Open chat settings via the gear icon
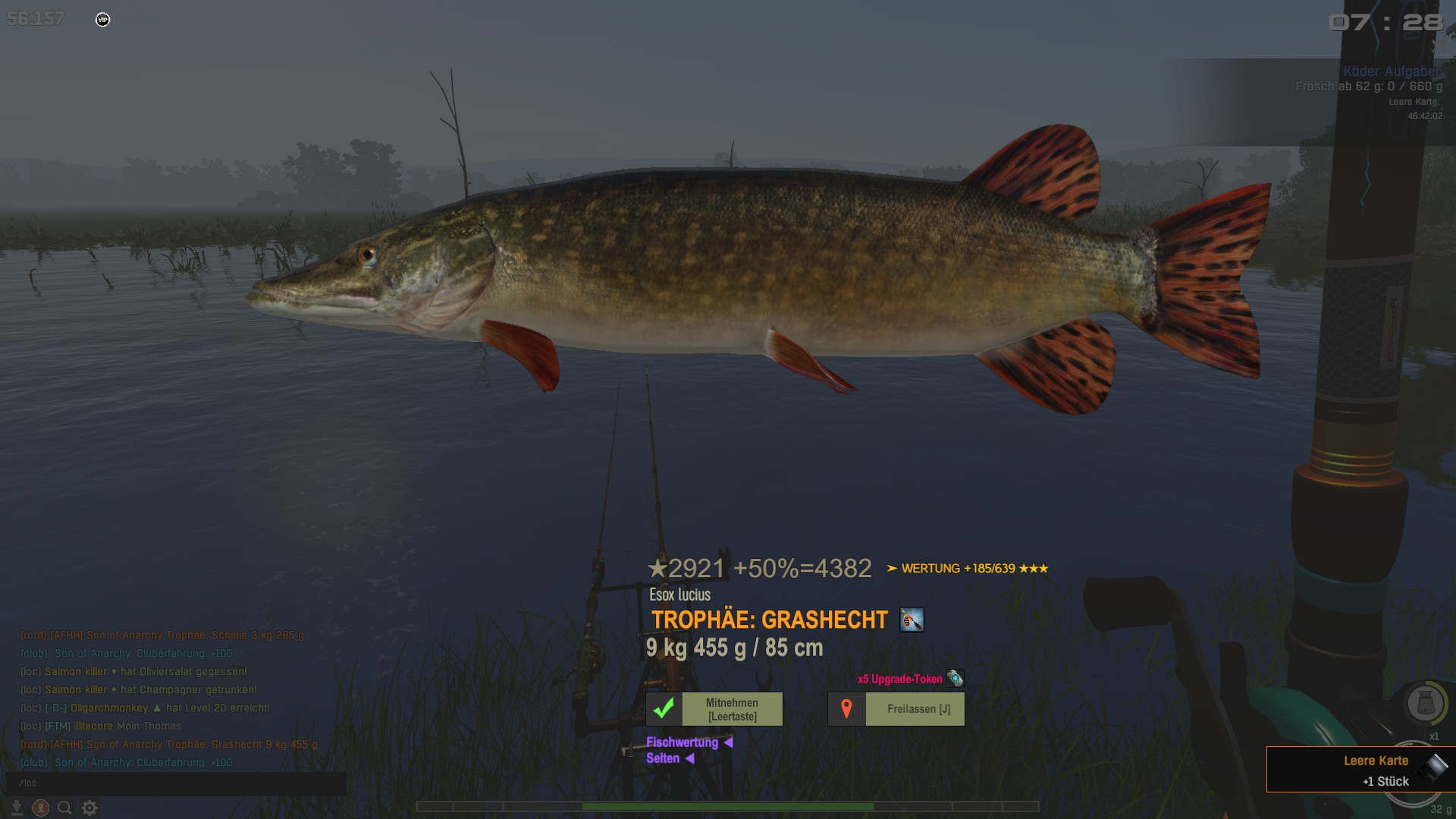 89,808
